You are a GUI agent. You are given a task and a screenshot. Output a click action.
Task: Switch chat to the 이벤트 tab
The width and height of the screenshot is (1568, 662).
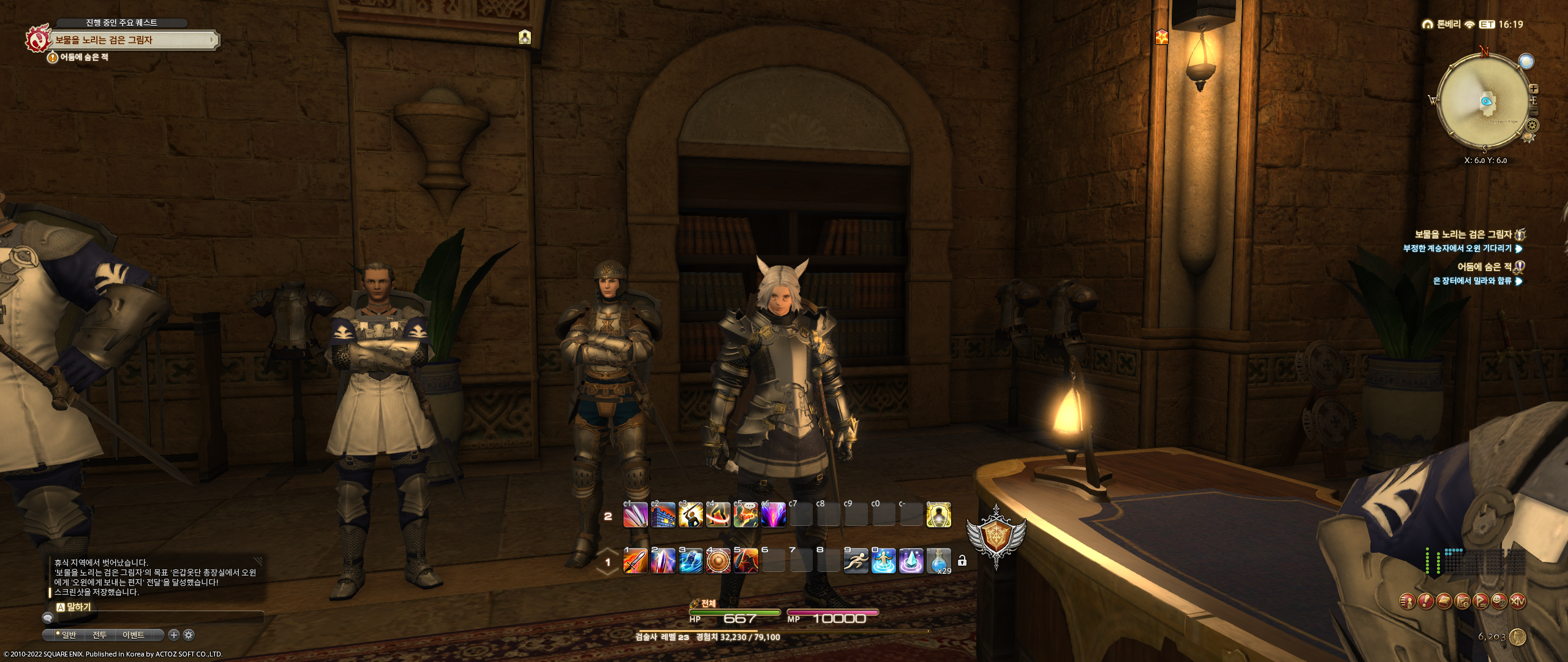point(133,635)
